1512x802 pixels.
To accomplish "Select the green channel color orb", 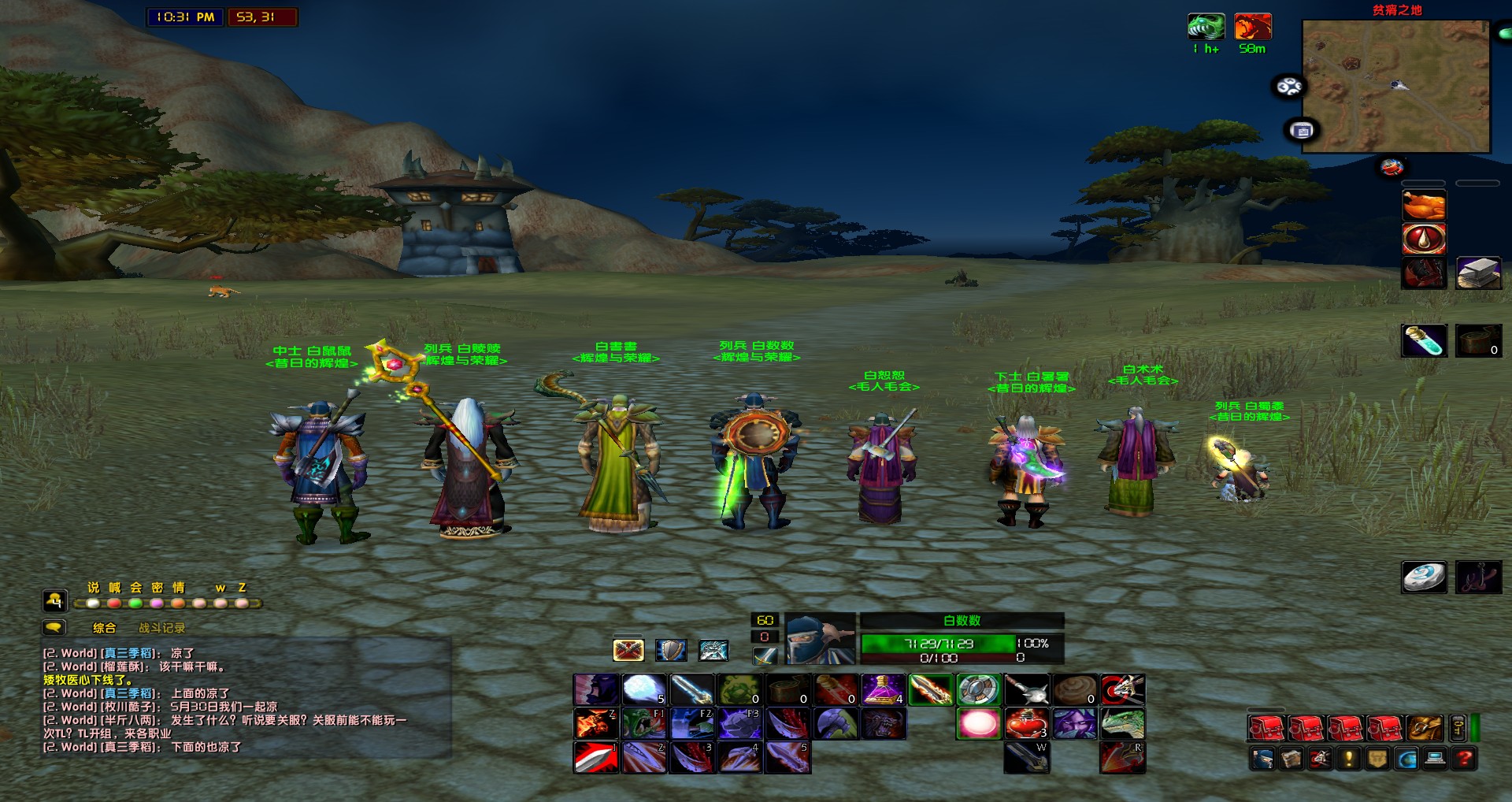I will click(x=135, y=603).
